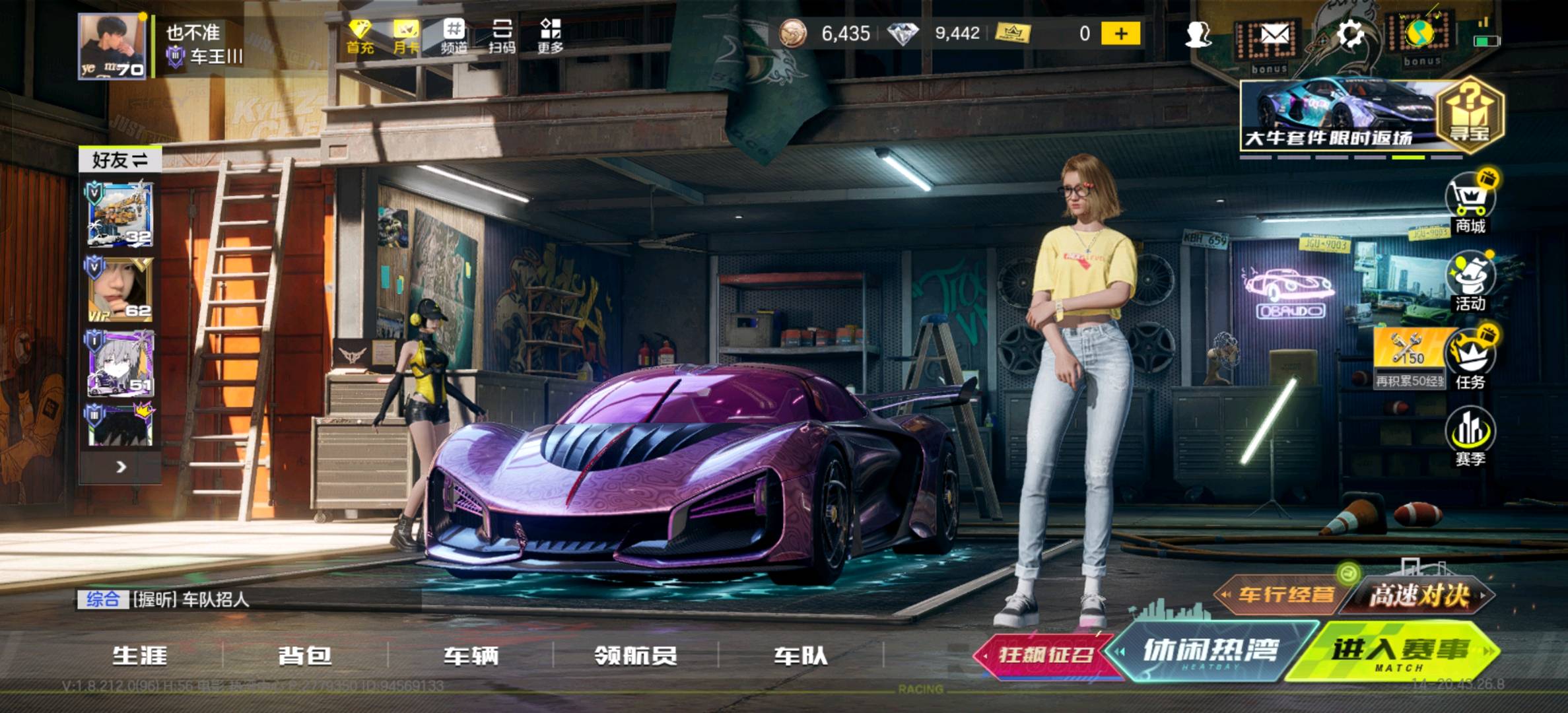1568x713 pixels.
Task: Open the 月卡 monthly card
Action: coord(406,36)
